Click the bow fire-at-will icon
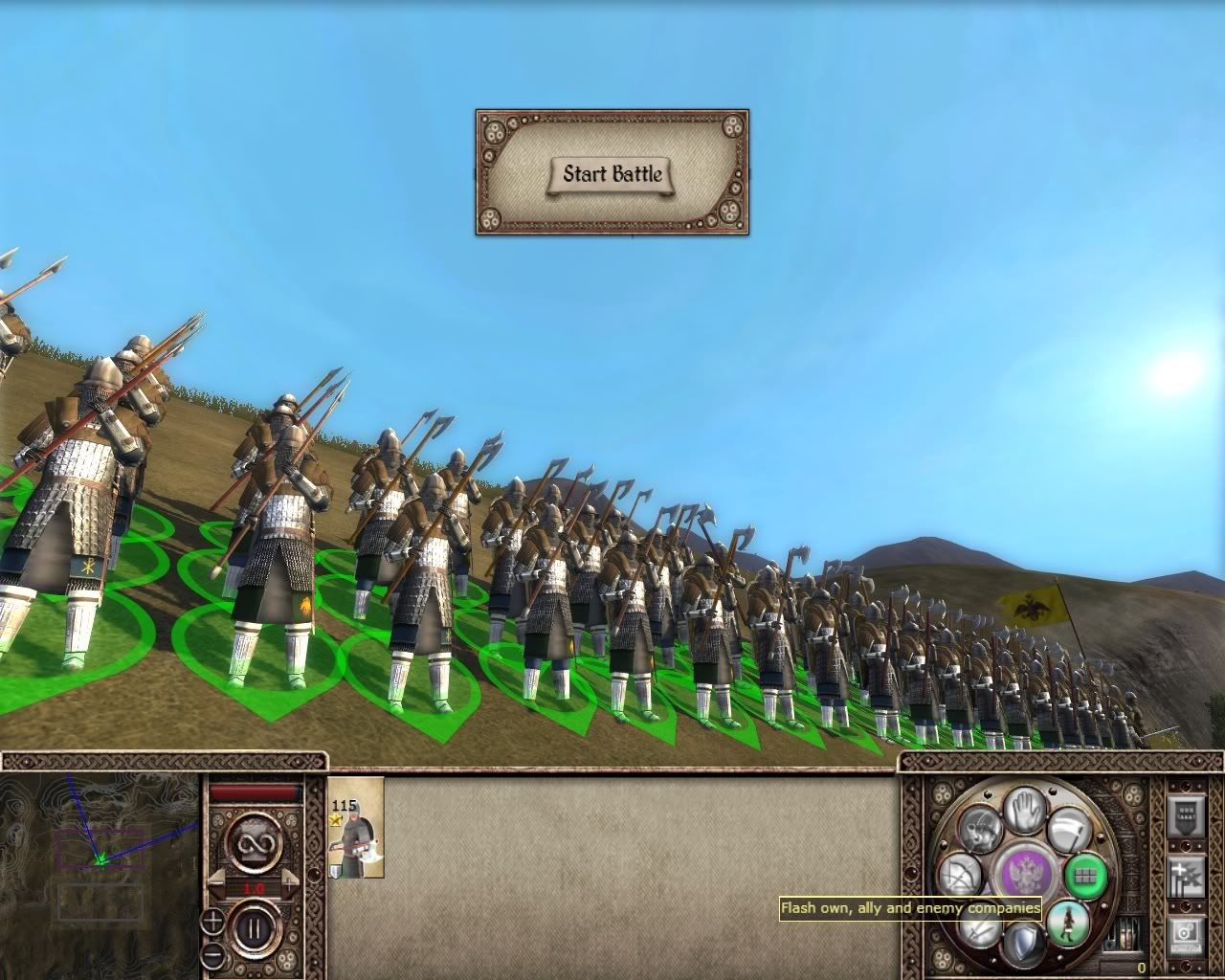 tap(961, 875)
